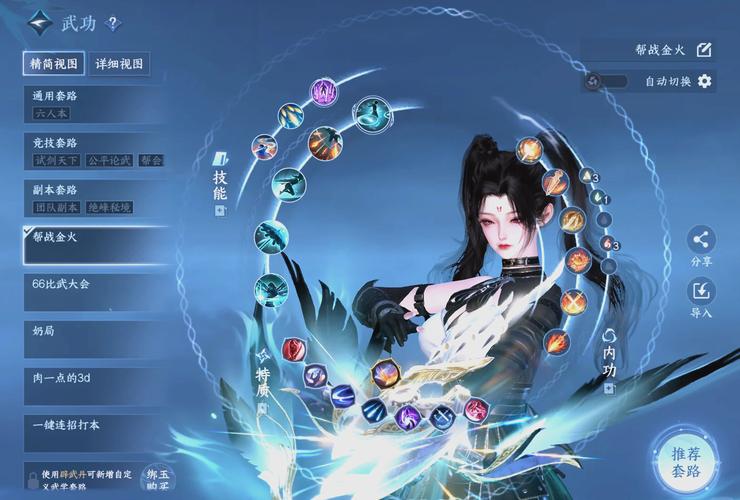Click the 绝峰秘境 tag
Viewport: 740px width, 500px height.
coord(112,207)
